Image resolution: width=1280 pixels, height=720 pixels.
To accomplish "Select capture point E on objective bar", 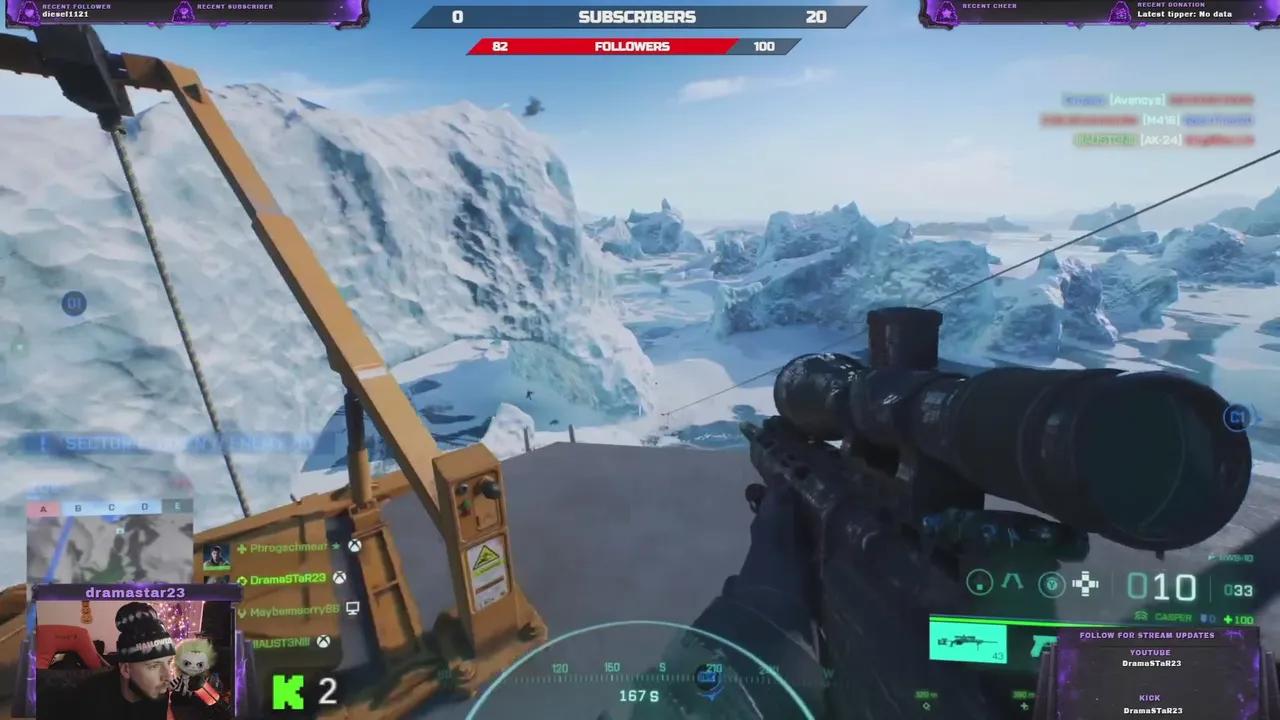I will (x=178, y=508).
